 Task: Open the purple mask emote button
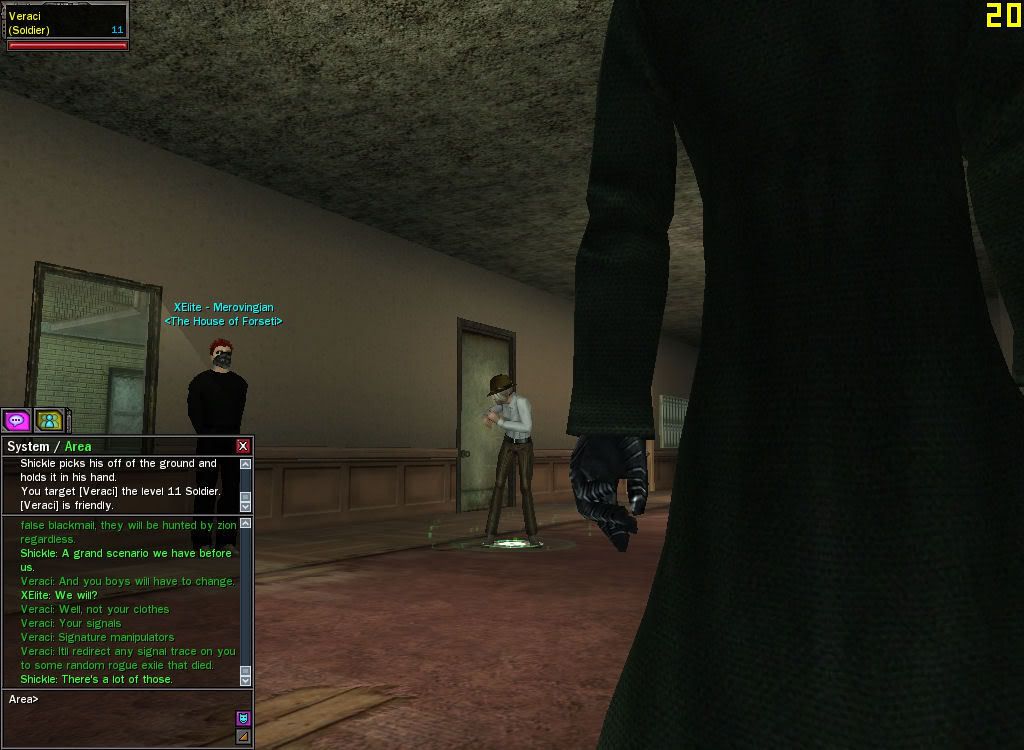click(243, 718)
